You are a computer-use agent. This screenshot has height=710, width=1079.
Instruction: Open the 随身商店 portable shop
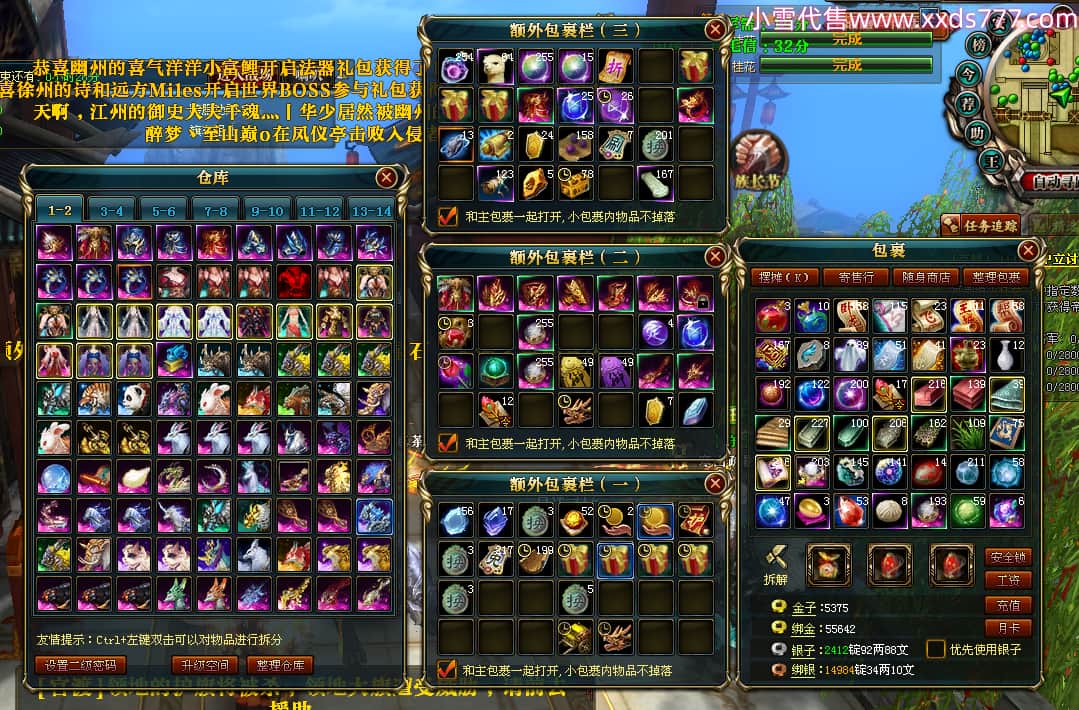[926, 277]
